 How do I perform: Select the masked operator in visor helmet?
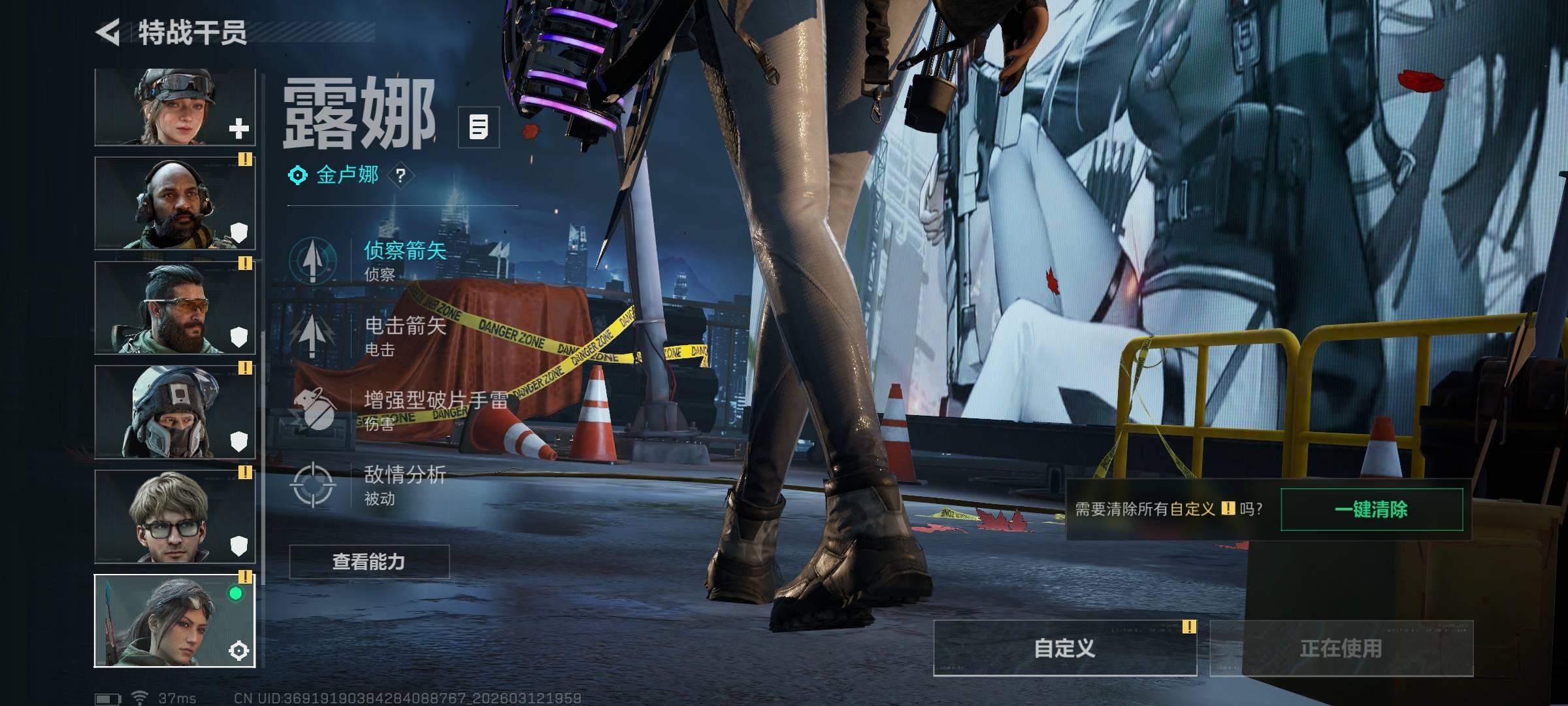[x=174, y=412]
